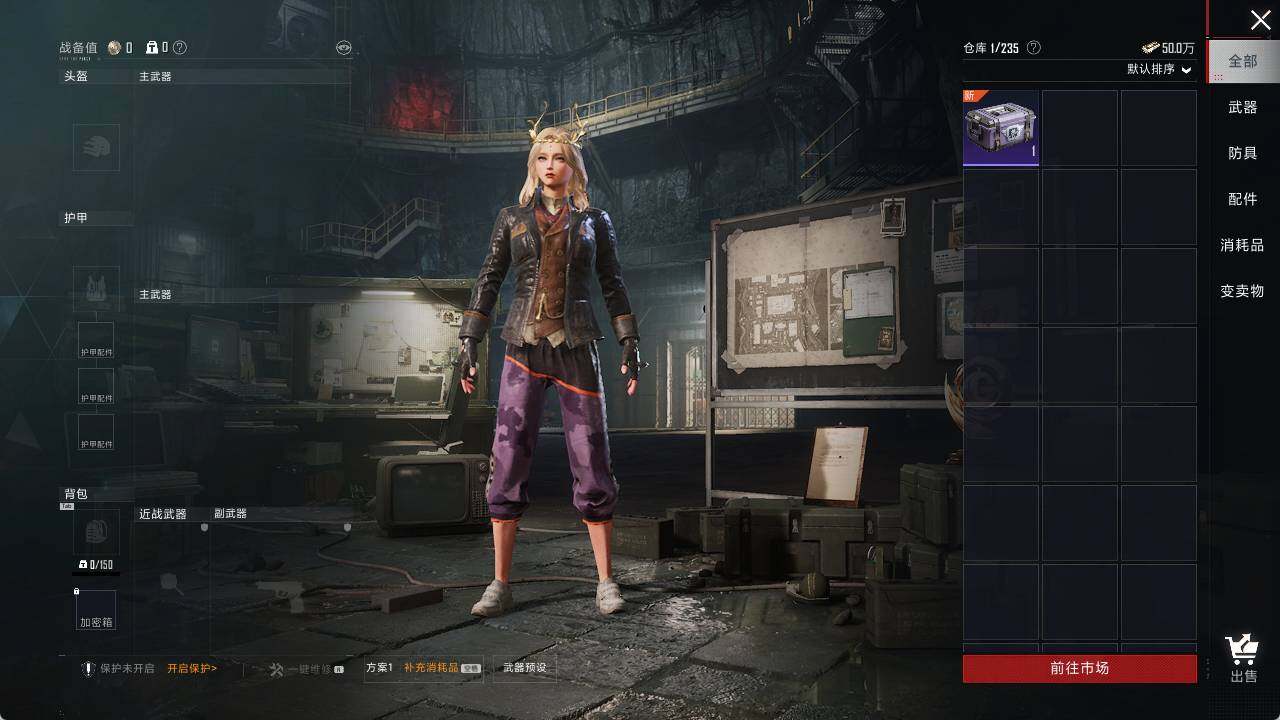
Task: Click the warehouse capacity help question mark
Action: point(1034,48)
